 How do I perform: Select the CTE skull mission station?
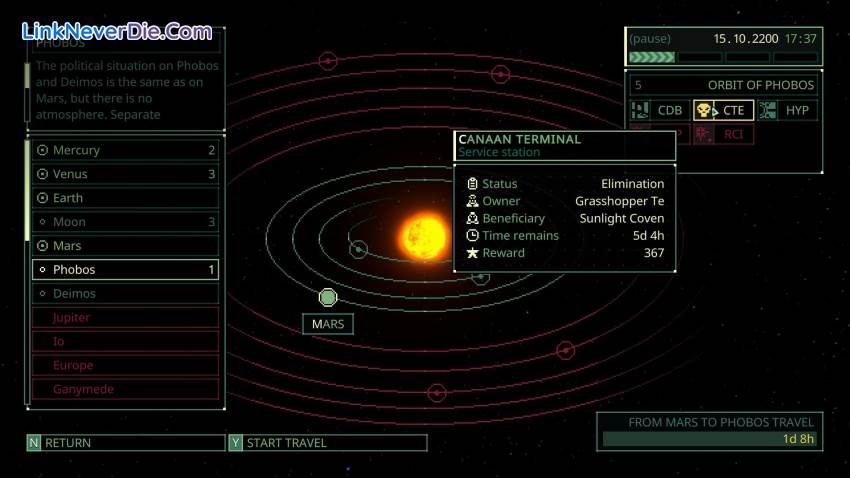[x=723, y=111]
